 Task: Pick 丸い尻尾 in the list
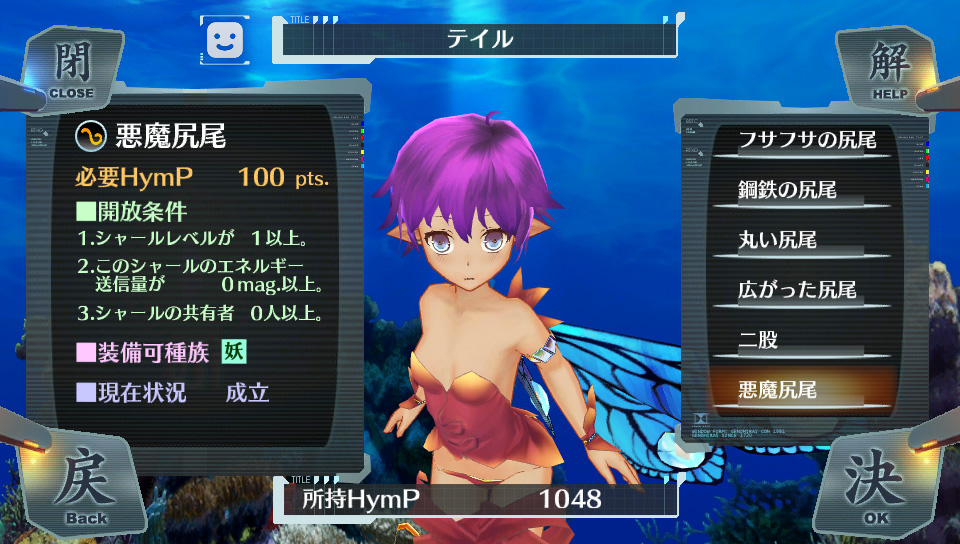click(778, 240)
